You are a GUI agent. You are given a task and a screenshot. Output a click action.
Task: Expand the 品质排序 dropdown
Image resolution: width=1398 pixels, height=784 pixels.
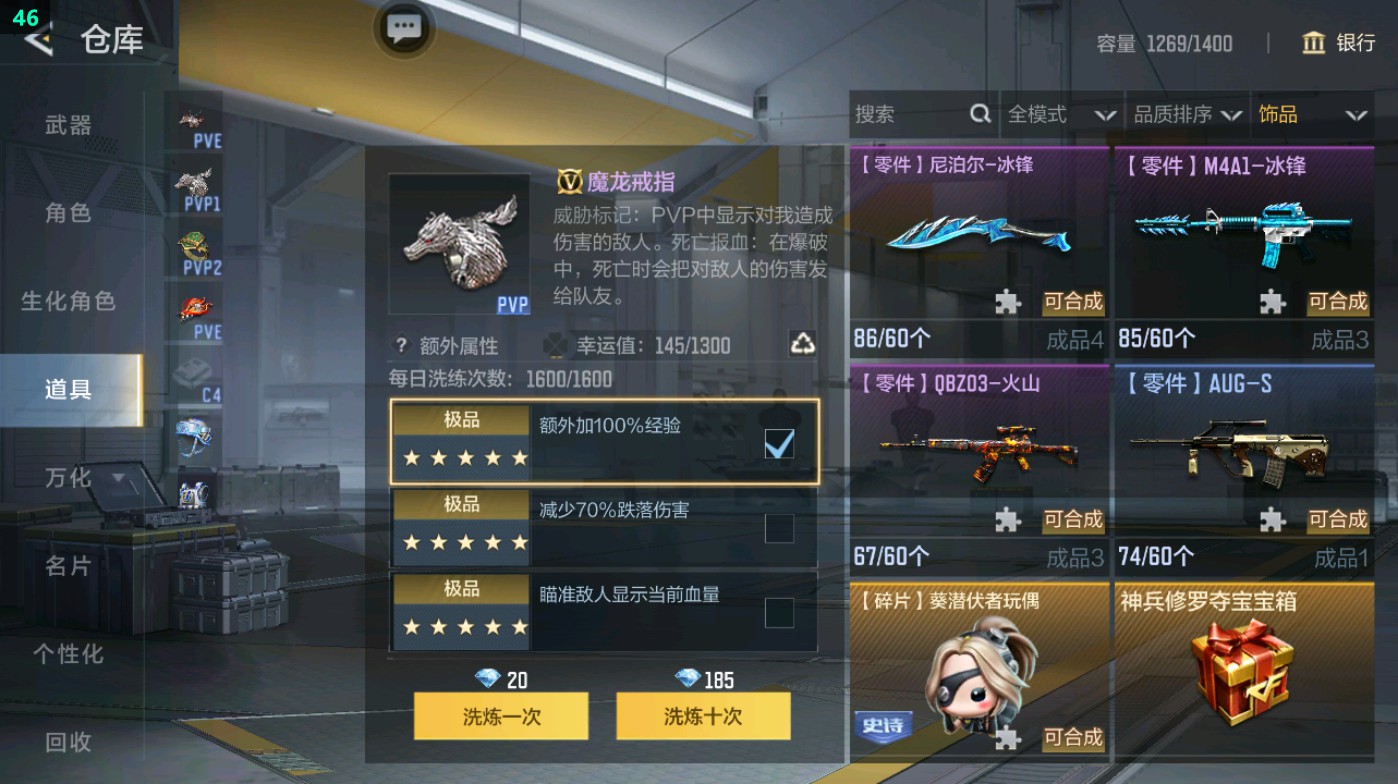click(x=1190, y=114)
